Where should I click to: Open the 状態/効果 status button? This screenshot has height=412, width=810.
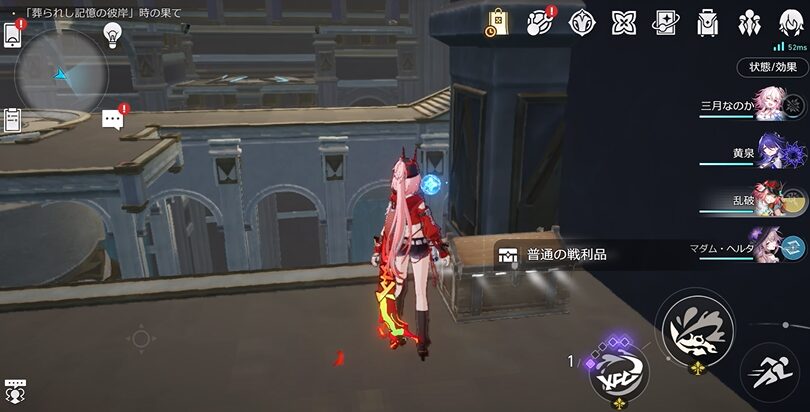pos(773,68)
